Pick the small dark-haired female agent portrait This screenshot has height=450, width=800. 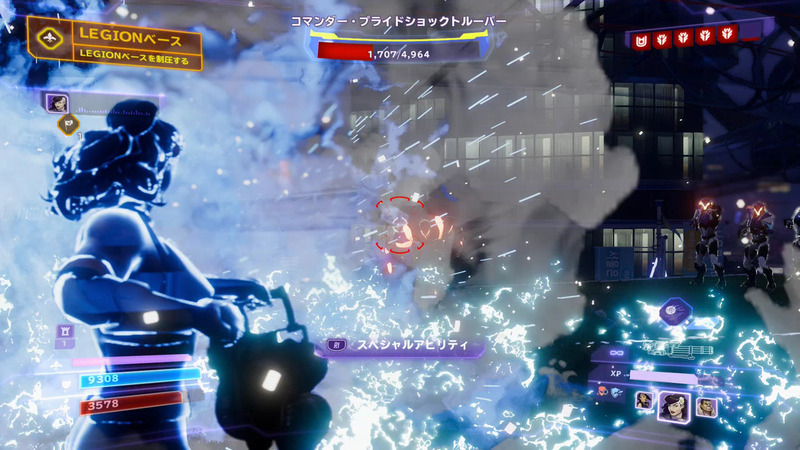coord(645,400)
